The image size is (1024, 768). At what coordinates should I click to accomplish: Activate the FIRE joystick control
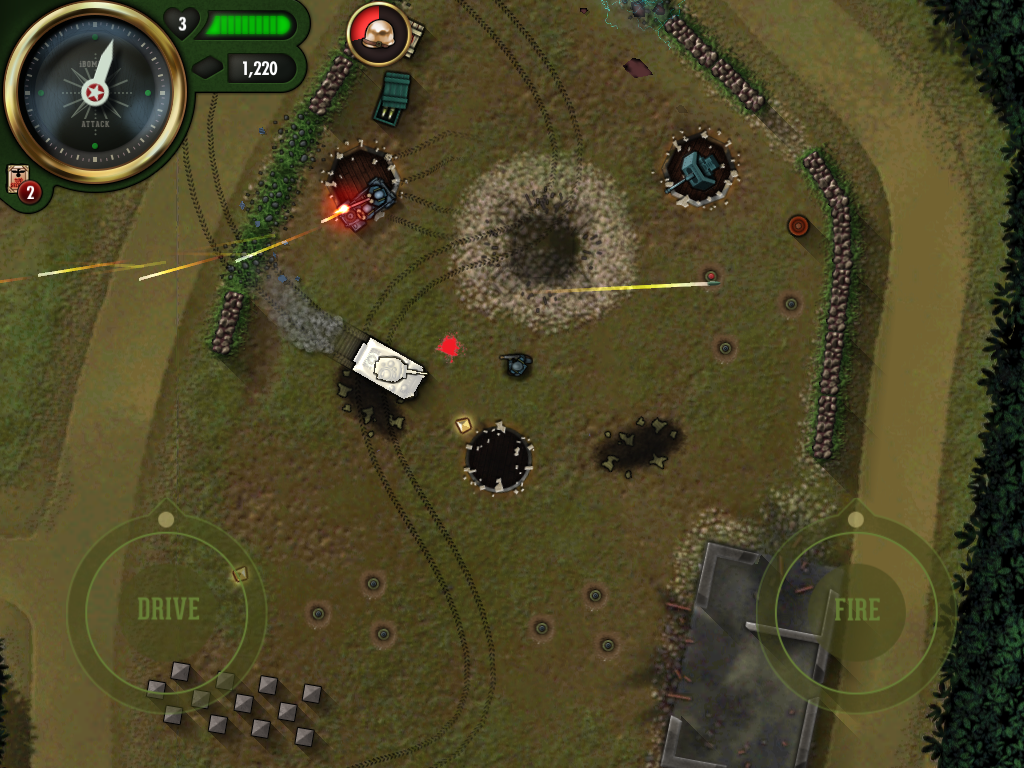tap(856, 610)
